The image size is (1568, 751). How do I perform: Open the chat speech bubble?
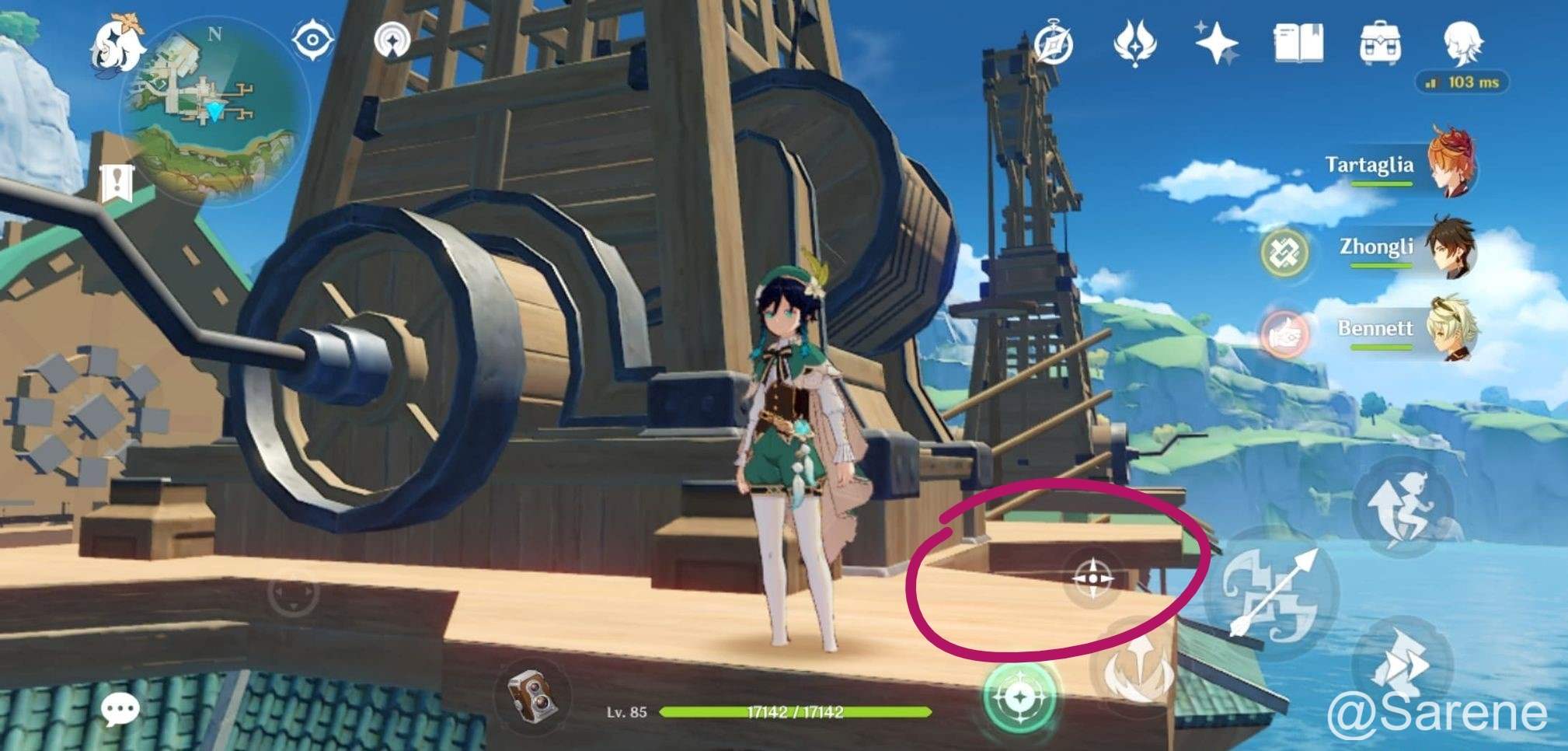click(x=120, y=708)
